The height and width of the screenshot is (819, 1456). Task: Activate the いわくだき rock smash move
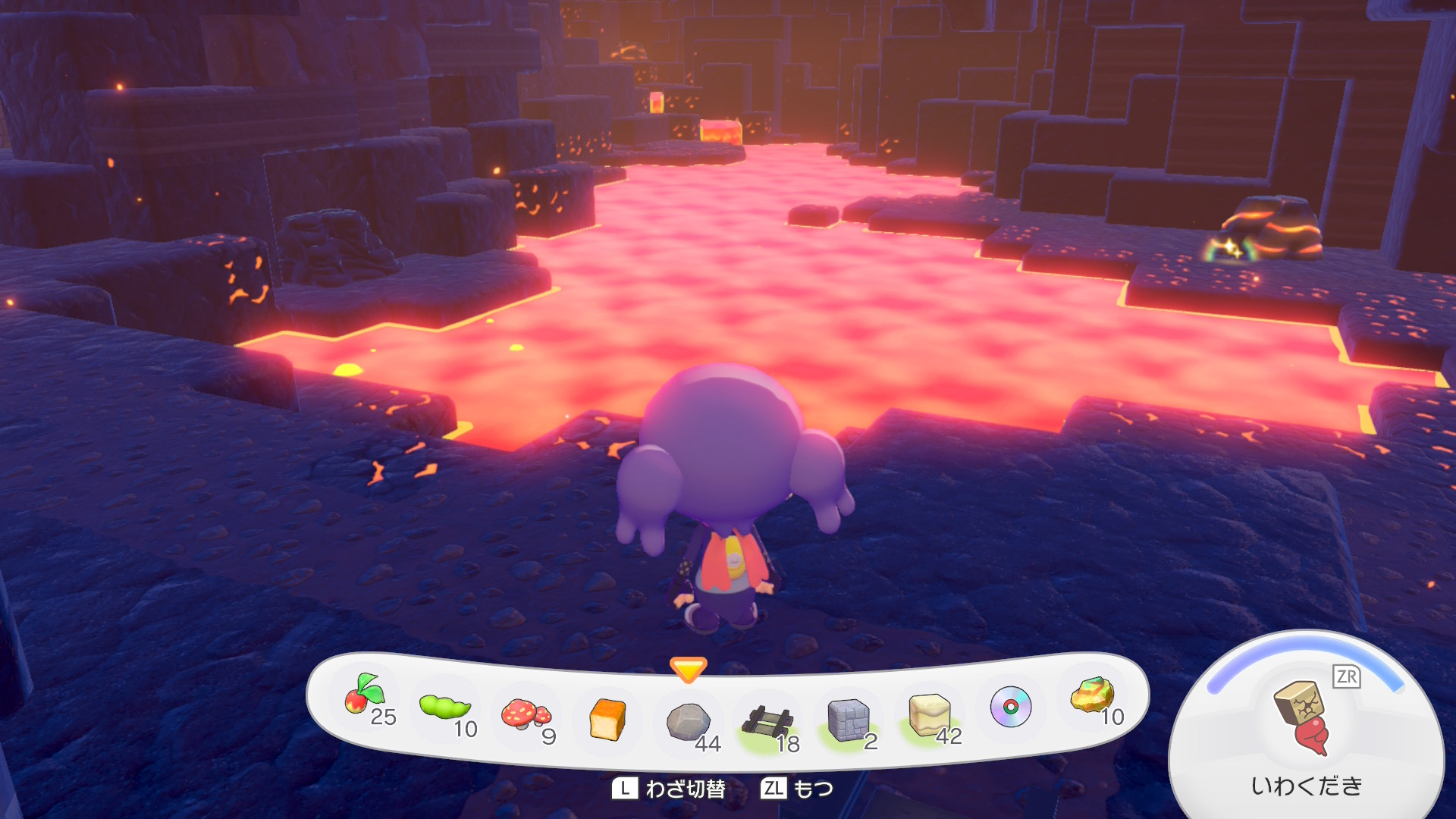click(x=1304, y=726)
